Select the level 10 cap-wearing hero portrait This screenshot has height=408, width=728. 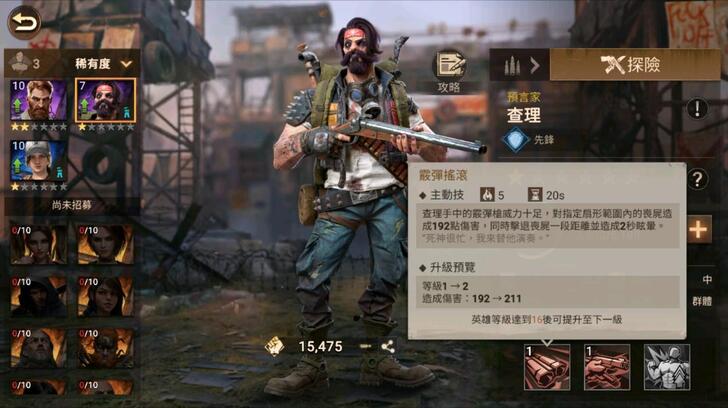click(39, 163)
